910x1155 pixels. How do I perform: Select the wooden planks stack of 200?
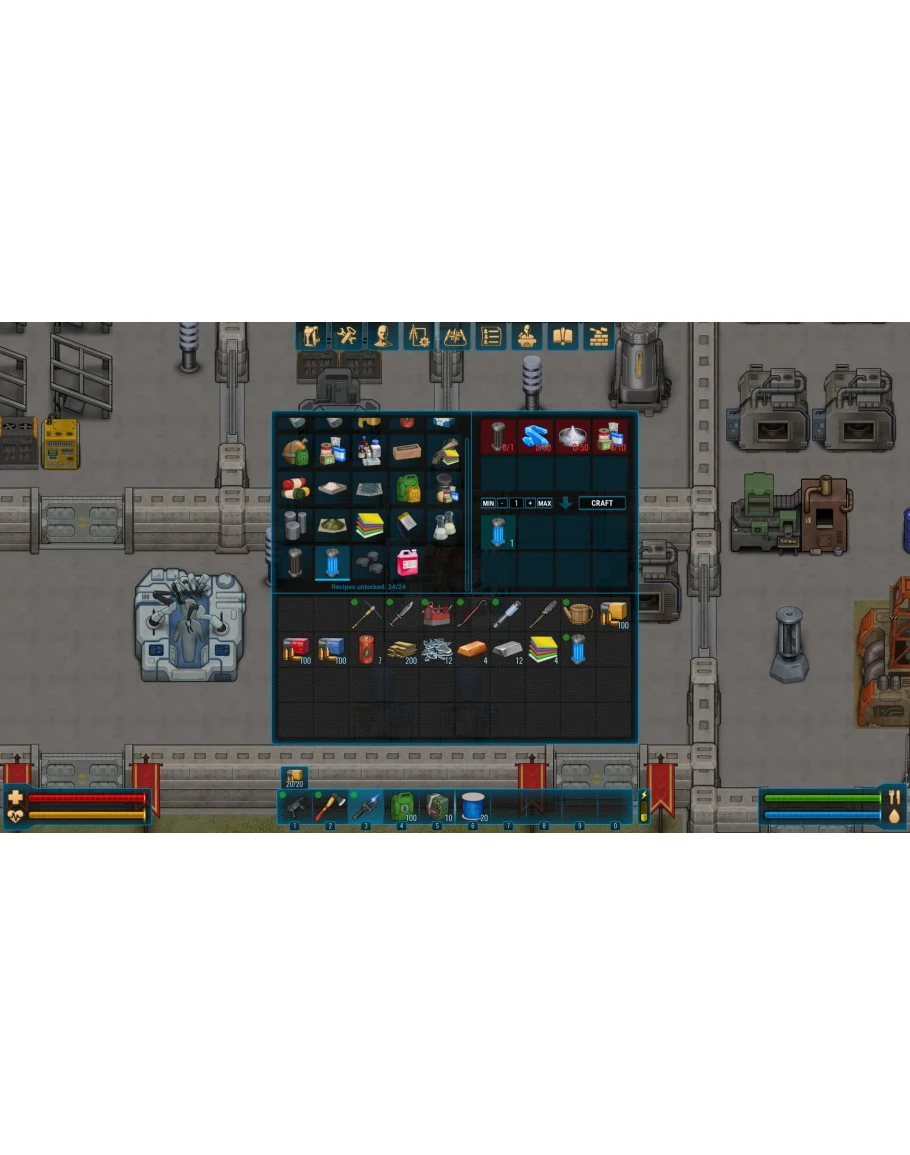point(402,650)
